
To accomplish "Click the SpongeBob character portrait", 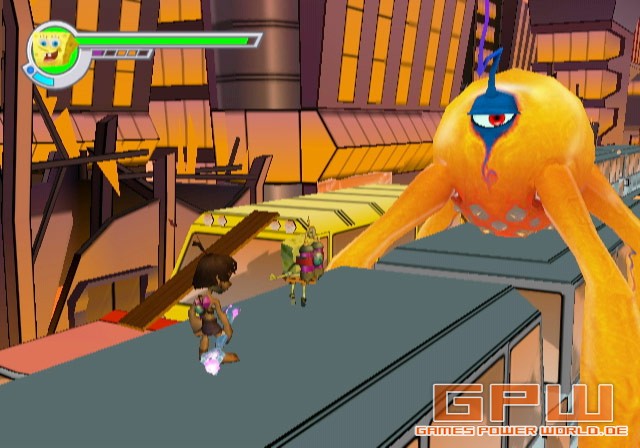I will (x=50, y=48).
